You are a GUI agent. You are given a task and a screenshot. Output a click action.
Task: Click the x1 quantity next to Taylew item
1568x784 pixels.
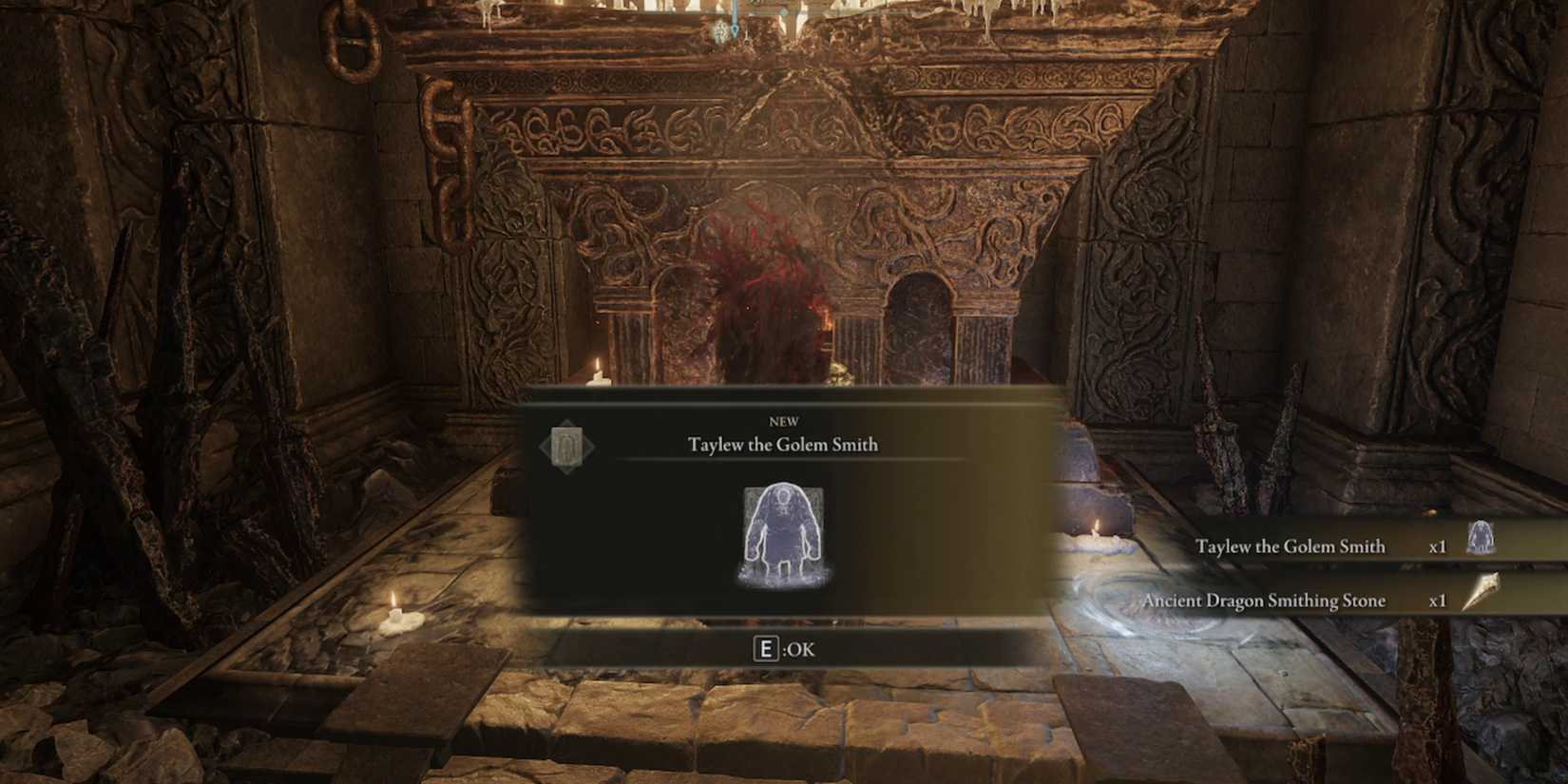tap(1439, 545)
